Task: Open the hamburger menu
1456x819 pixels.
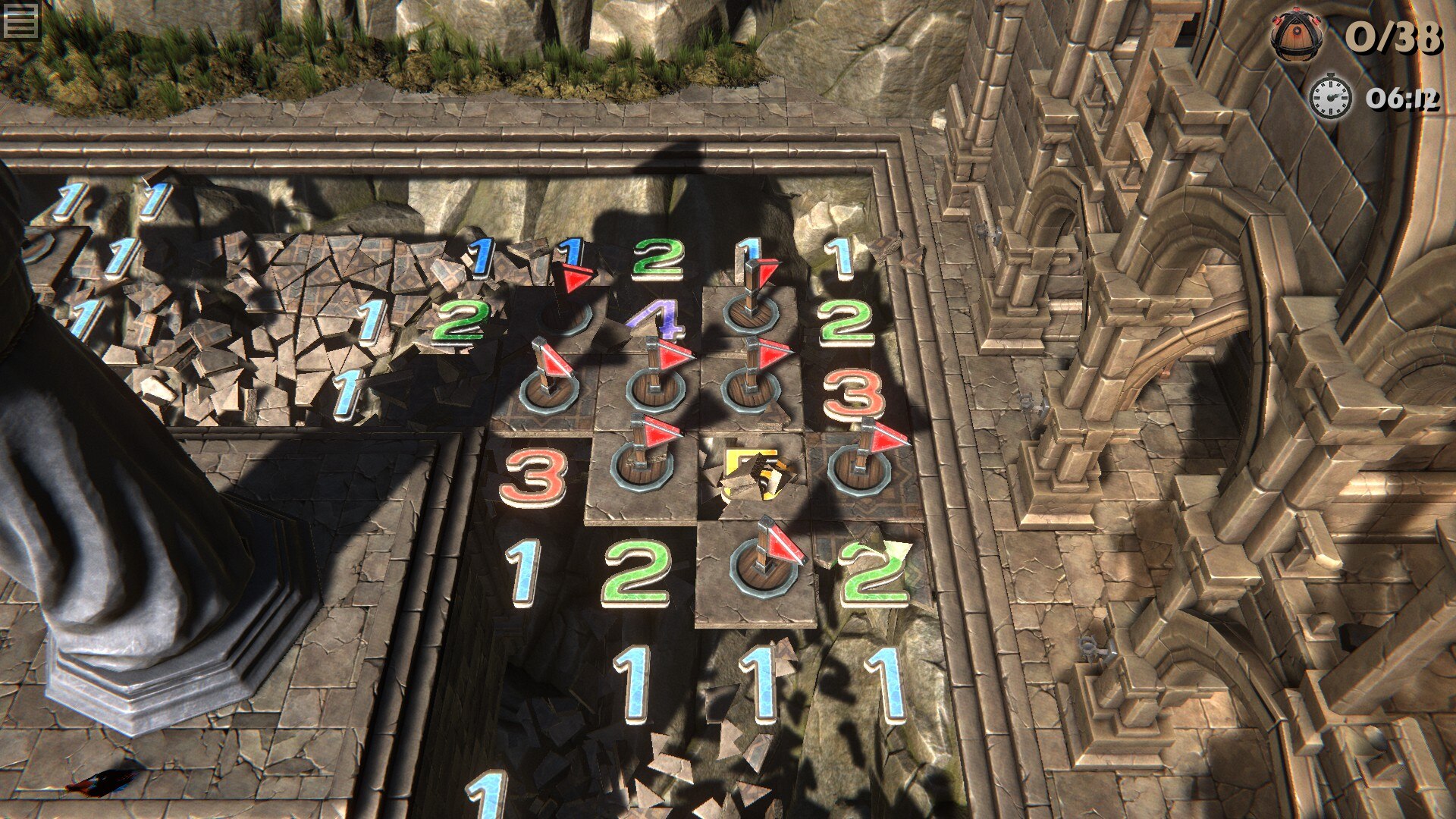Action: 20,20
